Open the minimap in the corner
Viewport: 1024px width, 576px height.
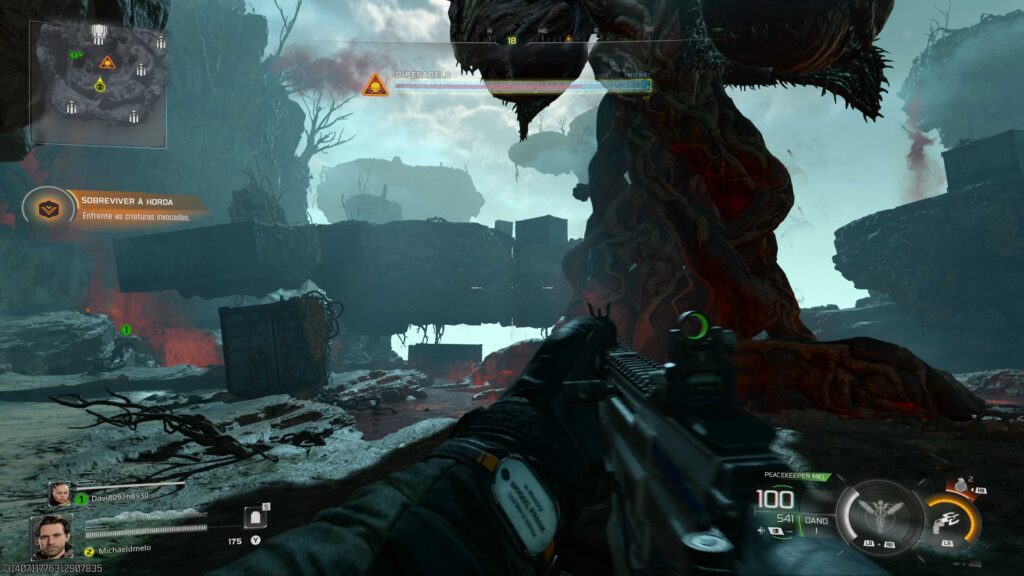click(100, 84)
